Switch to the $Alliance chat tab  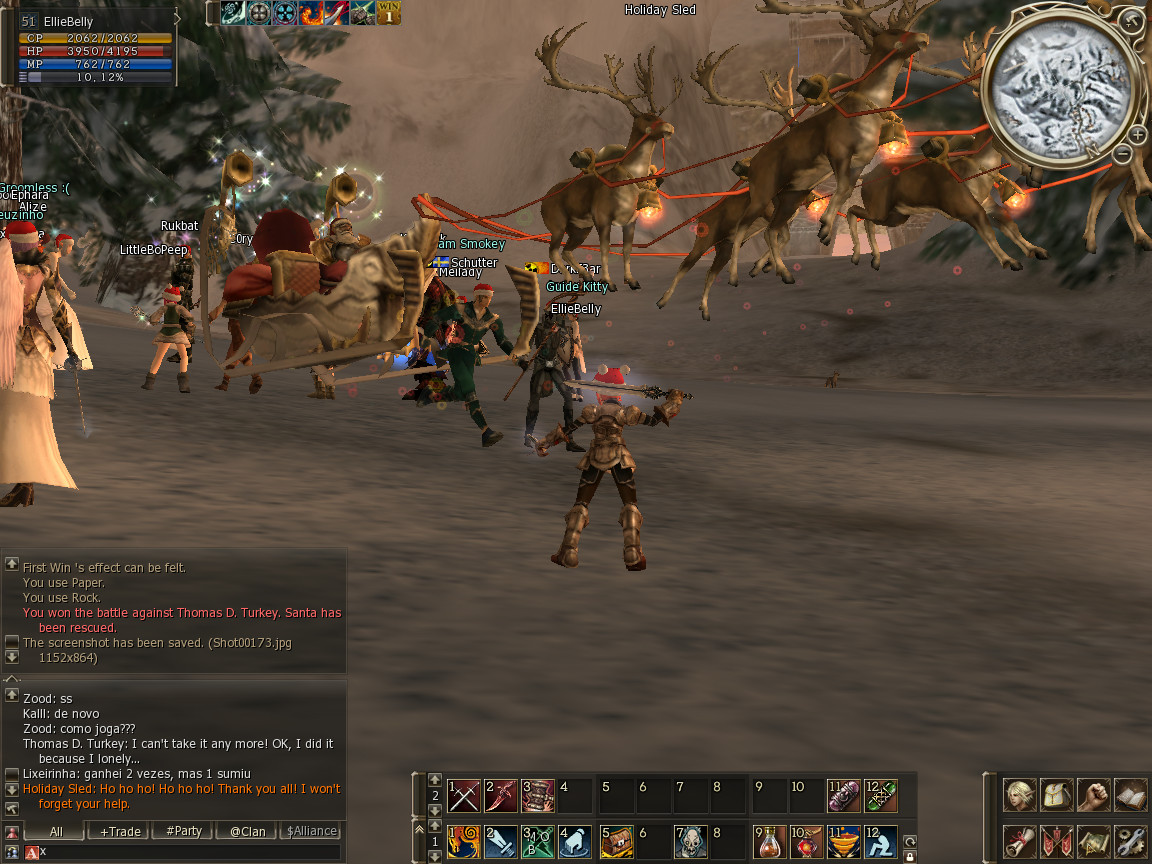311,831
